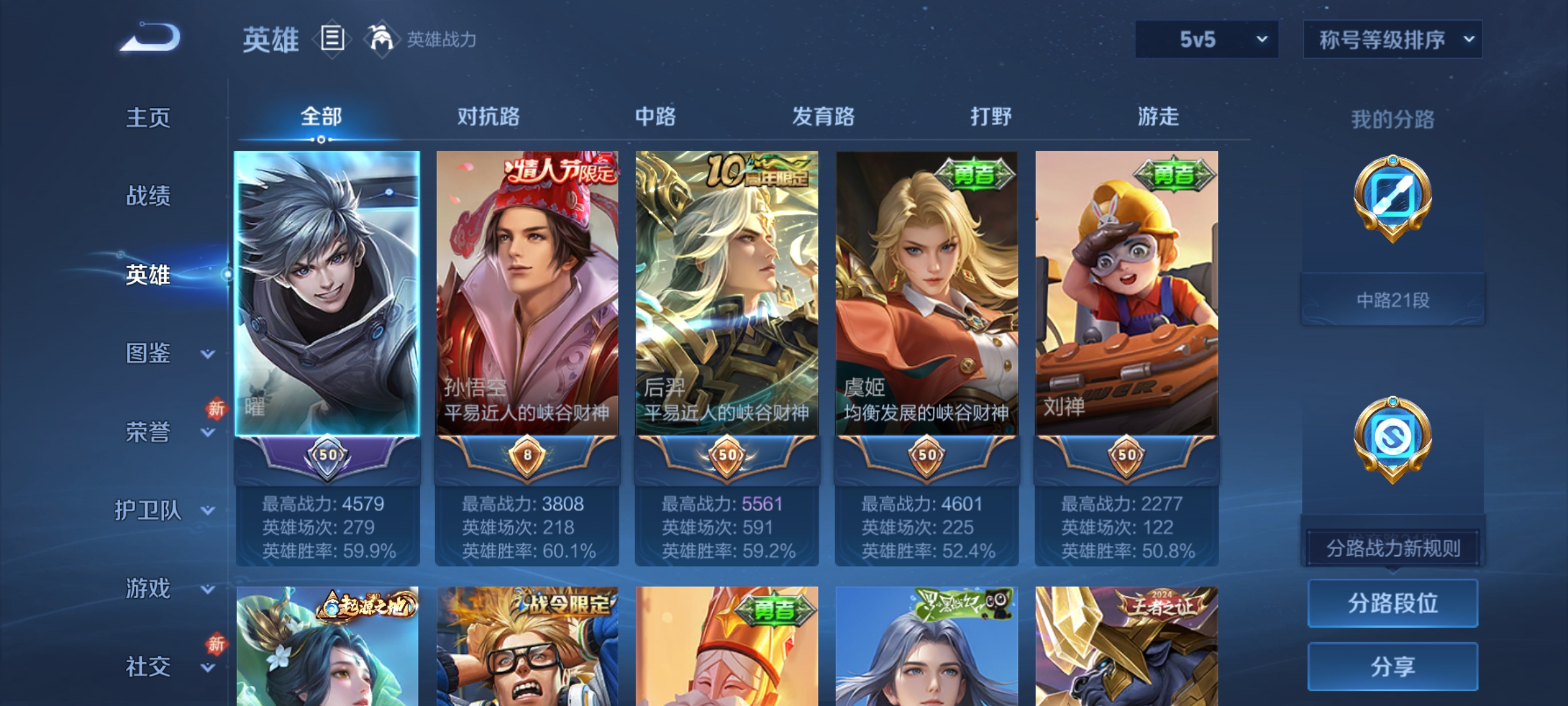Viewport: 1568px width, 706px height.
Task: Open the 称号等级排序 sorting dropdown
Action: [1392, 39]
